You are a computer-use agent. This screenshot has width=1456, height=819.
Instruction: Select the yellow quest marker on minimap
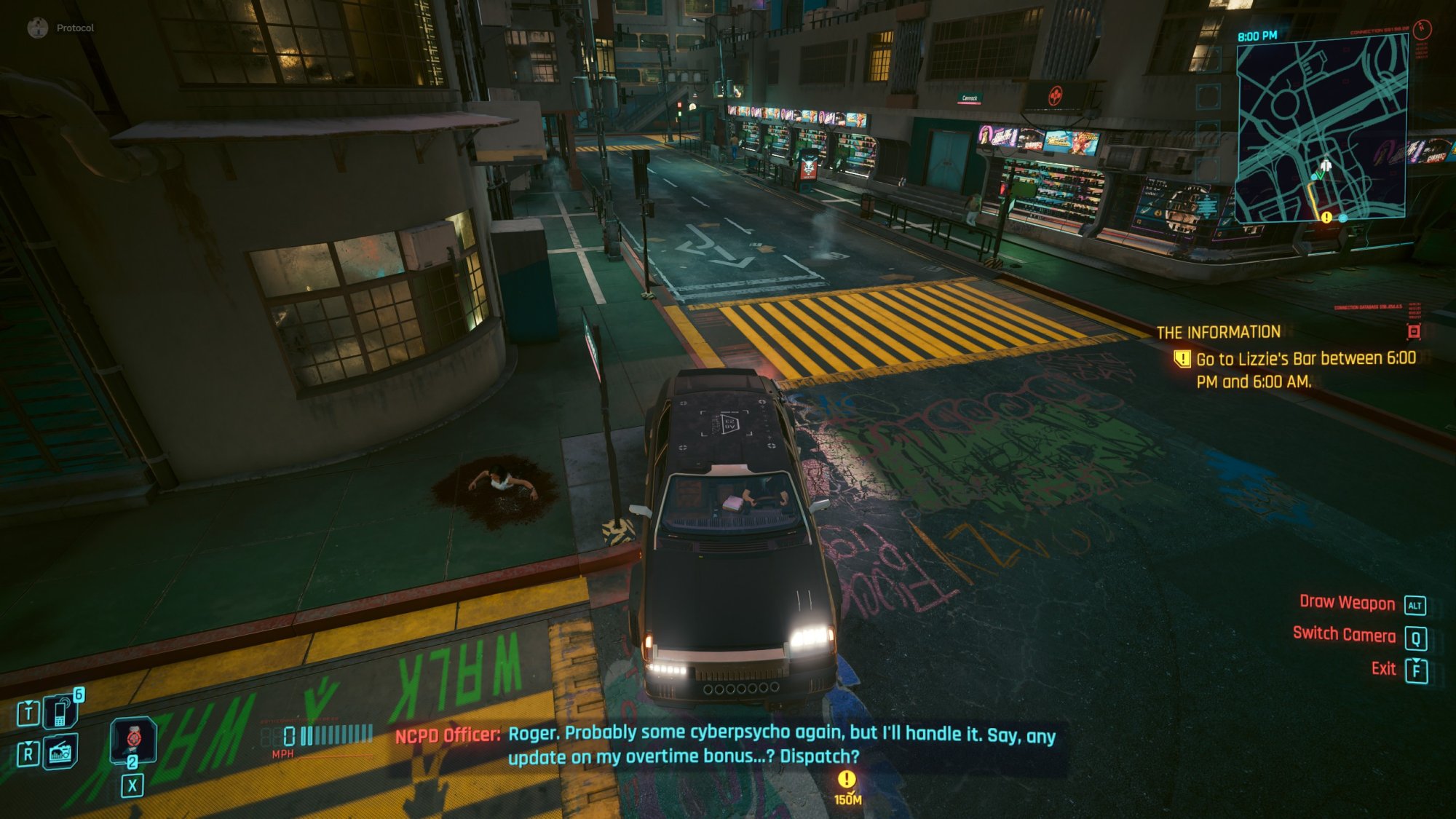[1326, 217]
